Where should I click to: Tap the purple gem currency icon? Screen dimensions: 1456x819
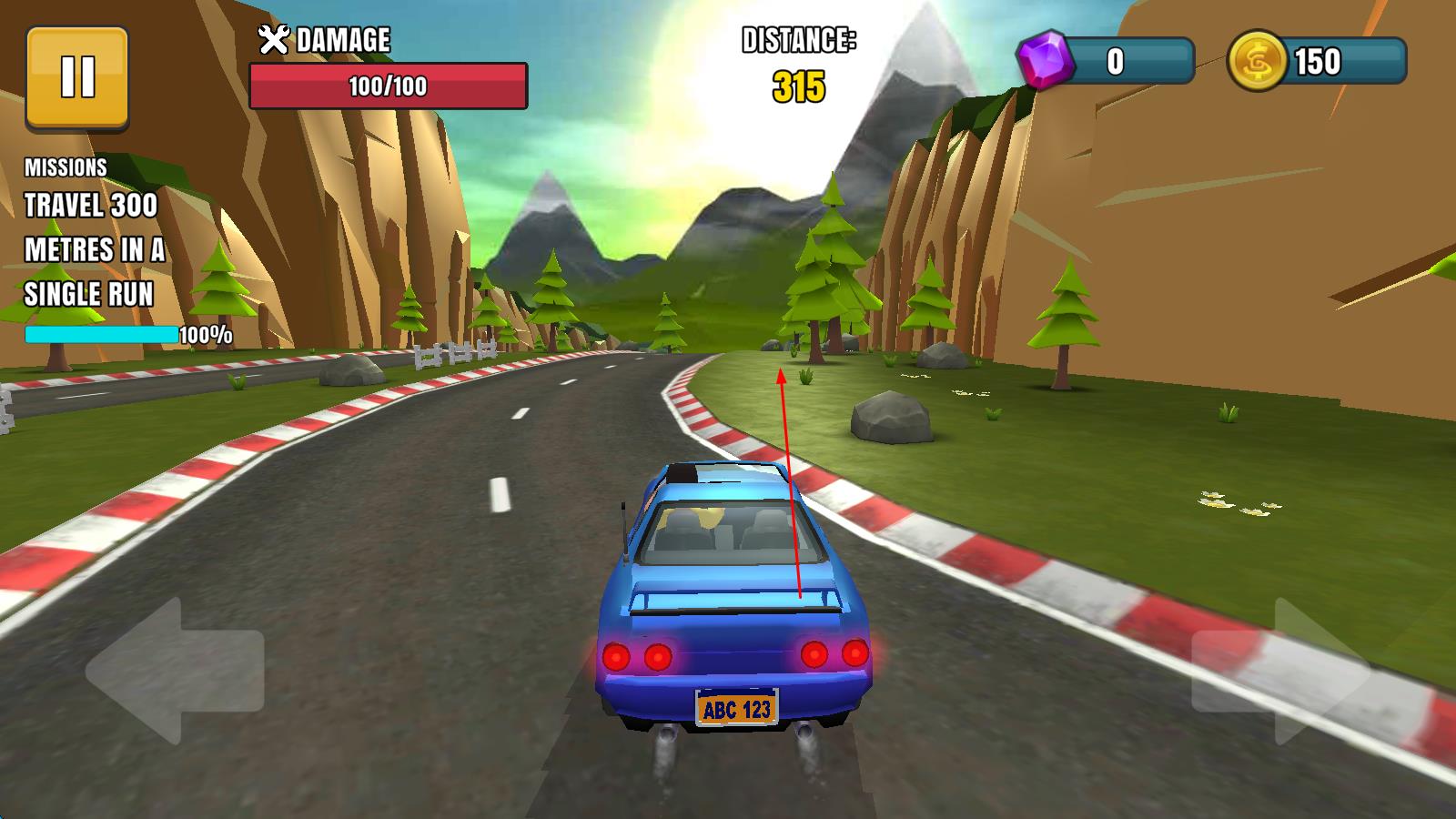point(1045,60)
